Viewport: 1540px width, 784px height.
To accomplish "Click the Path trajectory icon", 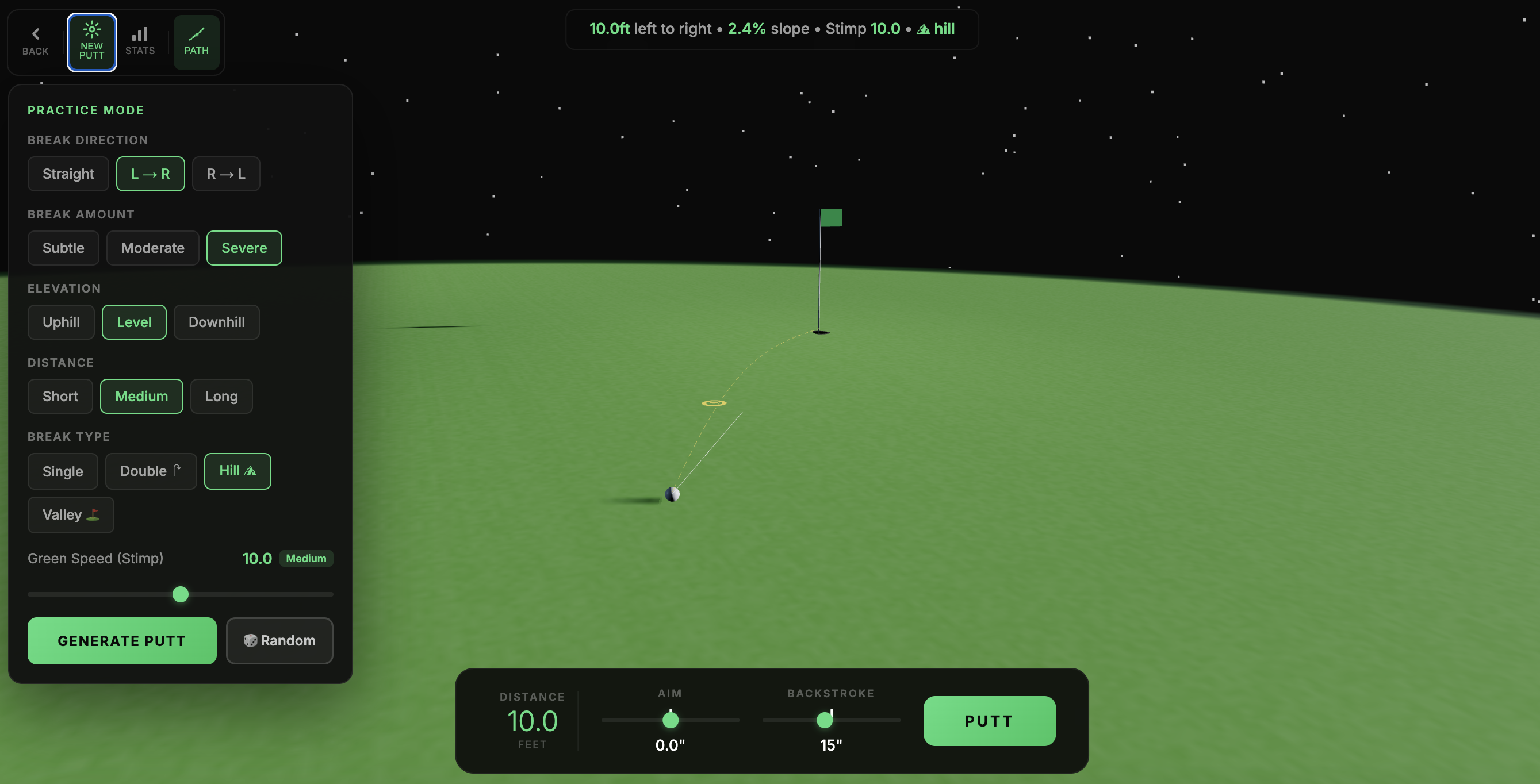I will (197, 34).
